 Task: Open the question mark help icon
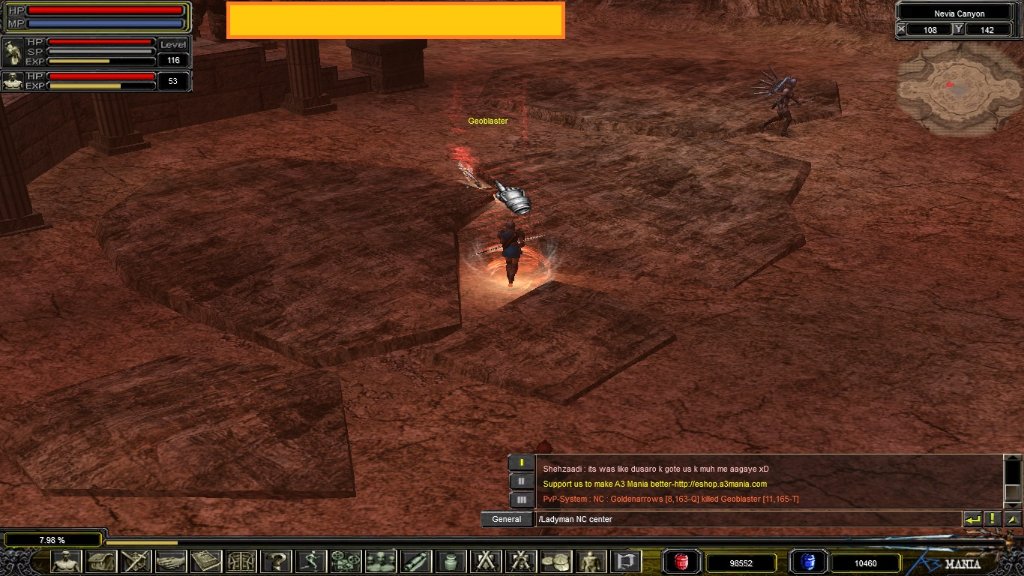point(276,561)
